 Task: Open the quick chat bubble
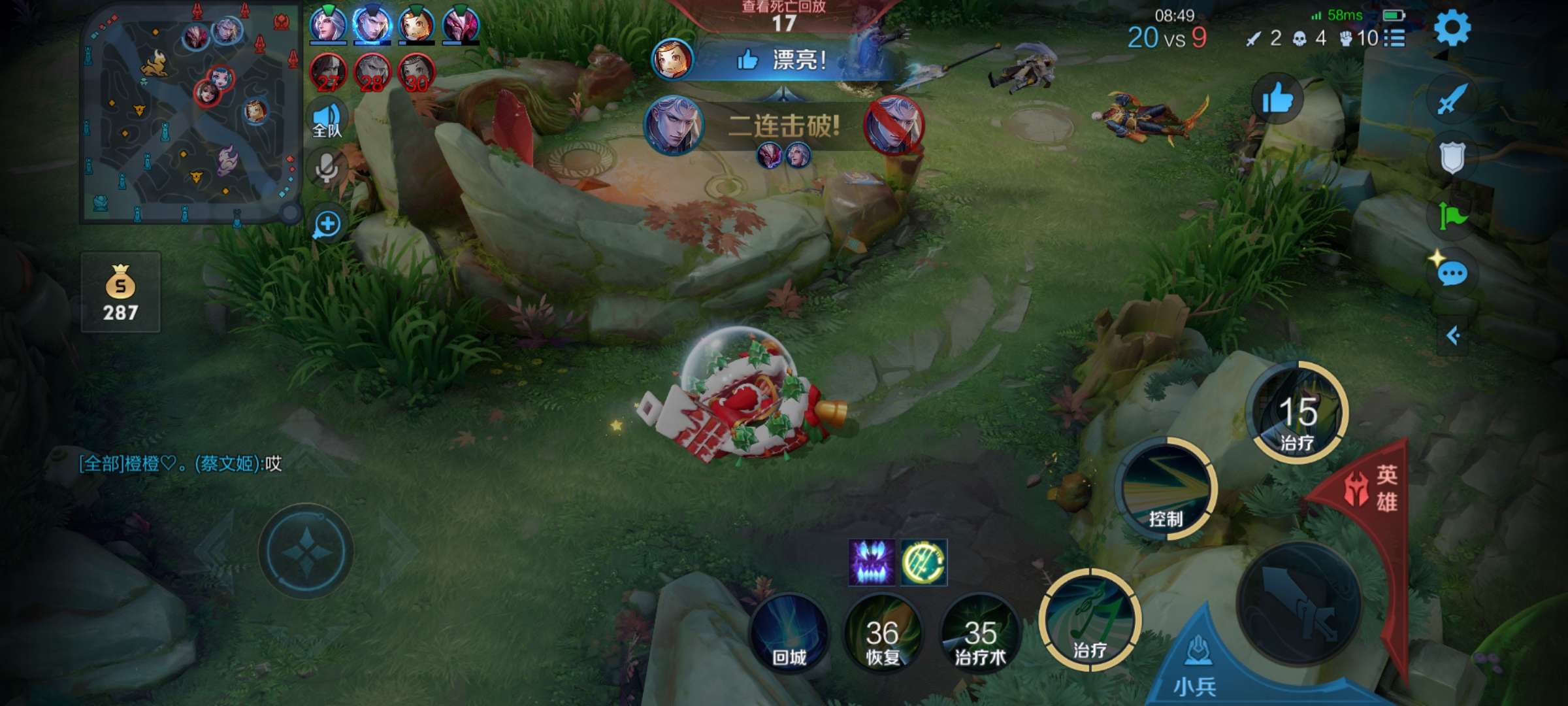tap(1452, 273)
